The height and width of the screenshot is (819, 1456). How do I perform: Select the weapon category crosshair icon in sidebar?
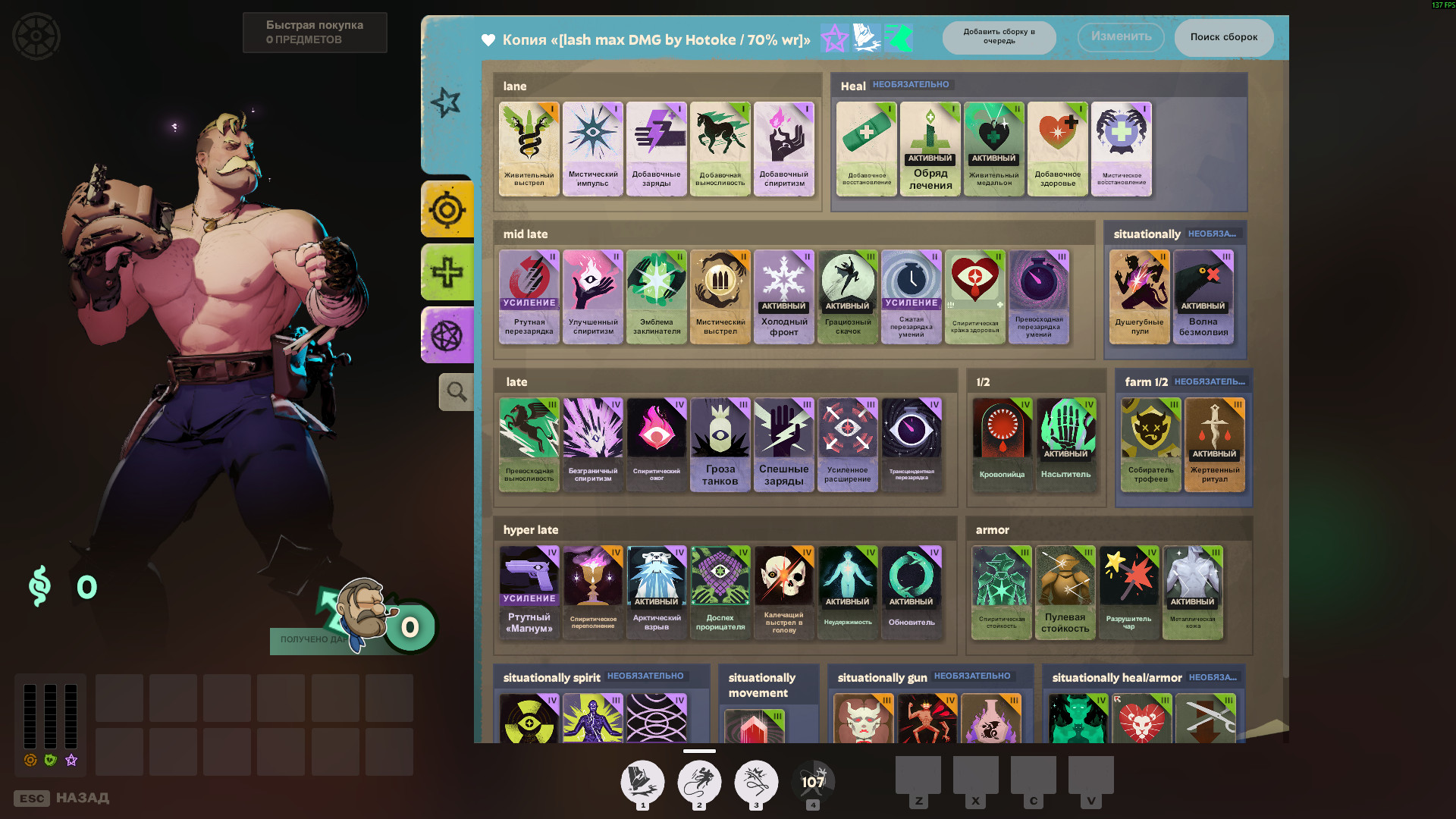(447, 209)
